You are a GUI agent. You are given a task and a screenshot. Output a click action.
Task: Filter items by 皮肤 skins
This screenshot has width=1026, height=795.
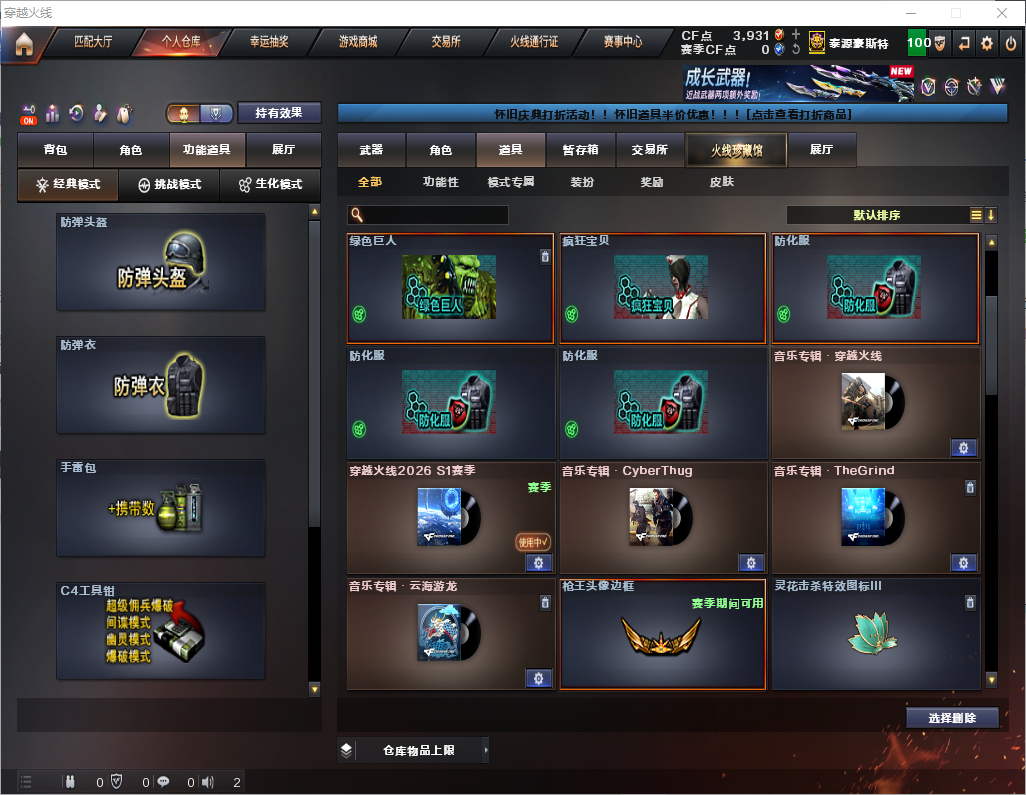(x=721, y=182)
